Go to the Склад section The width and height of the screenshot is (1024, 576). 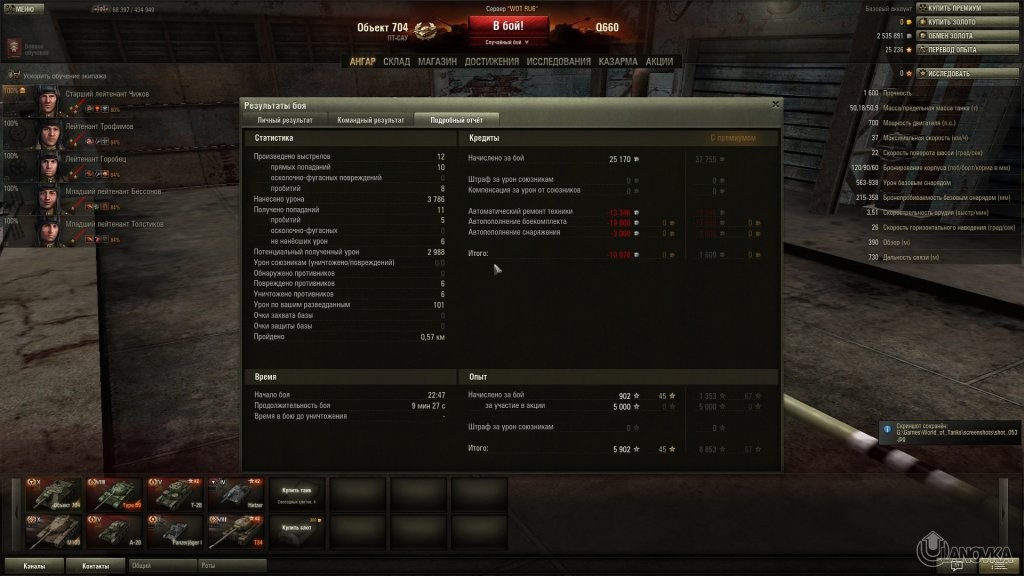click(397, 61)
